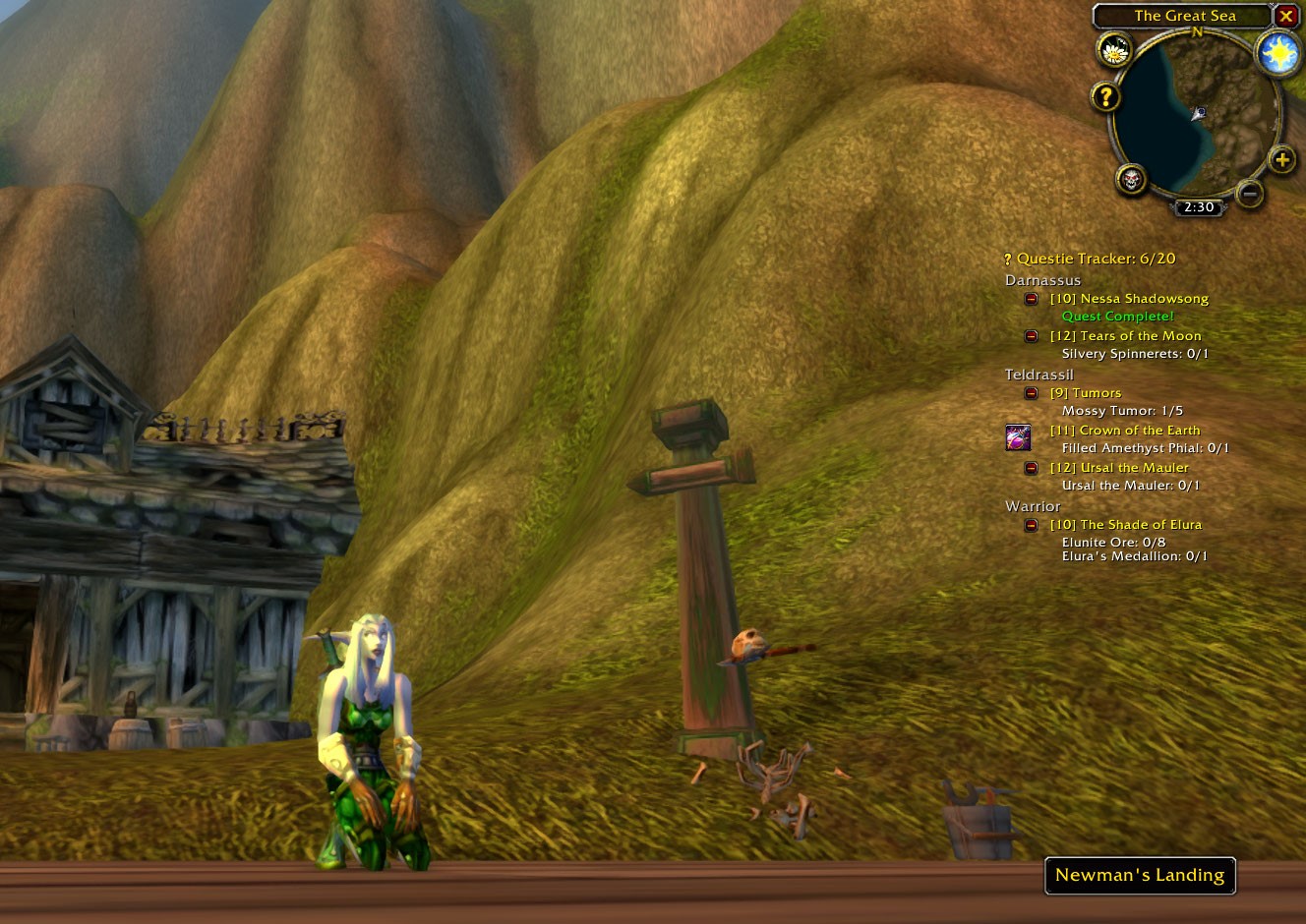Click the circular minimap display
1306x924 pixels.
pos(1197,119)
